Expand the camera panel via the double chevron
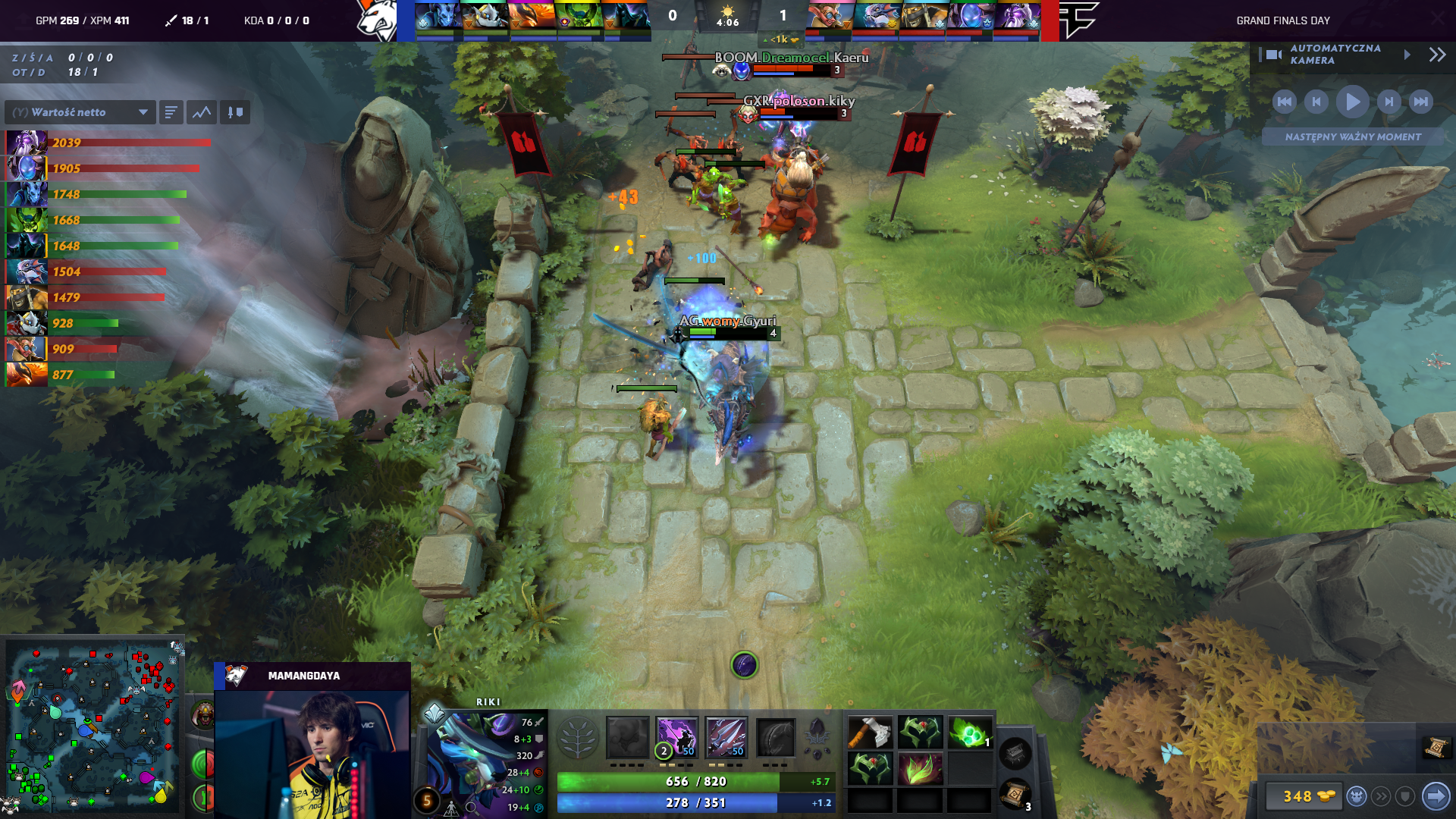This screenshot has width=1456, height=819. point(1436,55)
